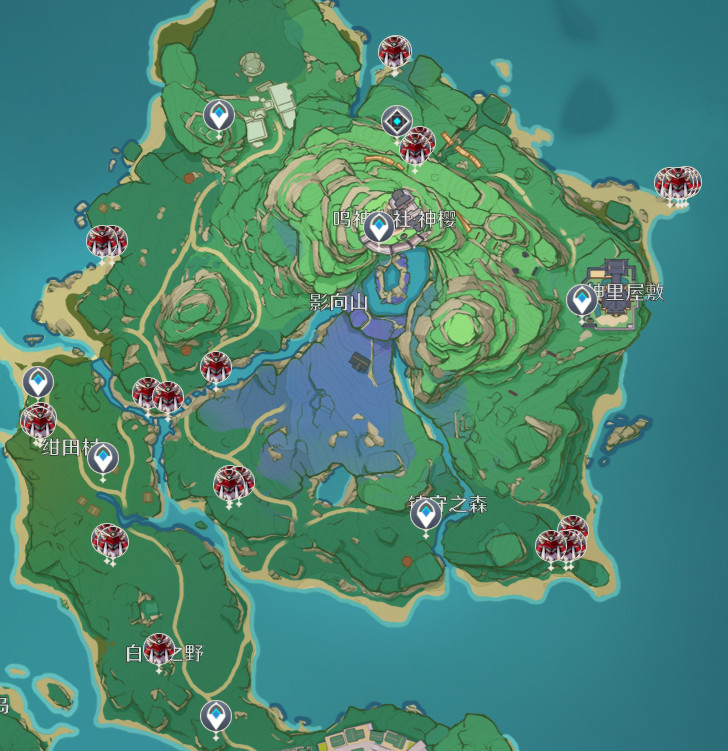Pick the teleport waypoint near the white buildings

pyautogui.click(x=219, y=116)
